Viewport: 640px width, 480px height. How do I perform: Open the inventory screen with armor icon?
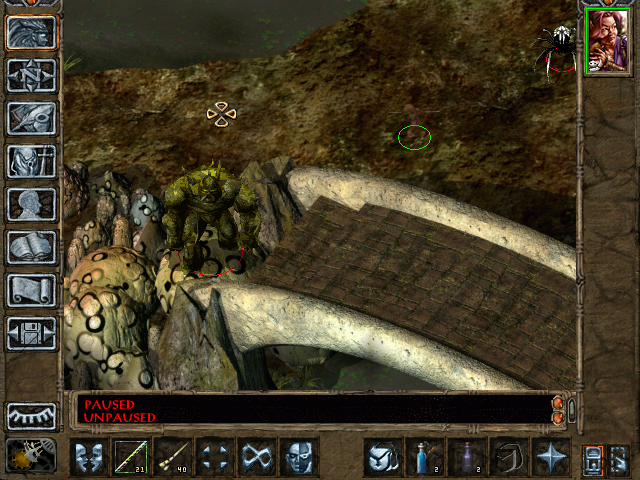click(31, 161)
